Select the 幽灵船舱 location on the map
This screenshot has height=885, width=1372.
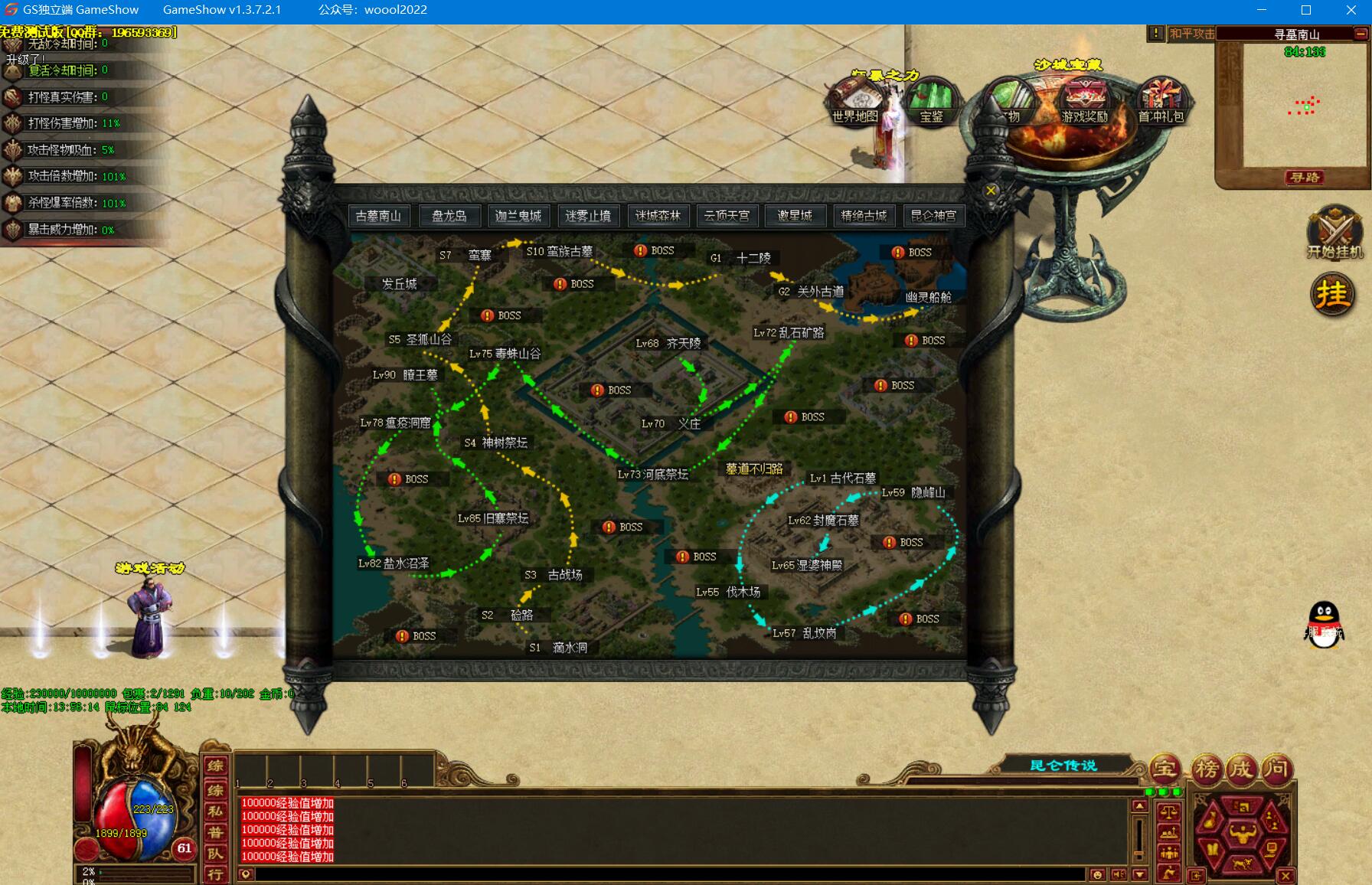click(x=928, y=297)
